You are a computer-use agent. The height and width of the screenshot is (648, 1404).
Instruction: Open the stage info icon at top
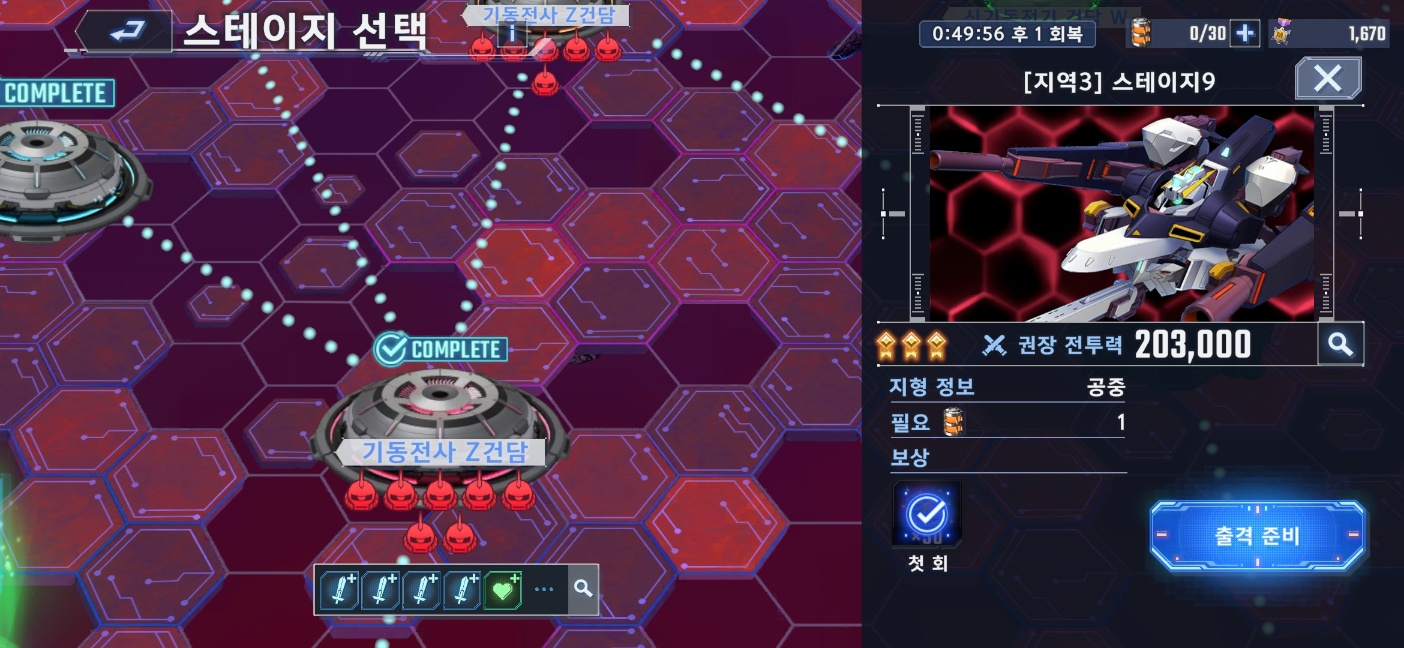point(512,34)
